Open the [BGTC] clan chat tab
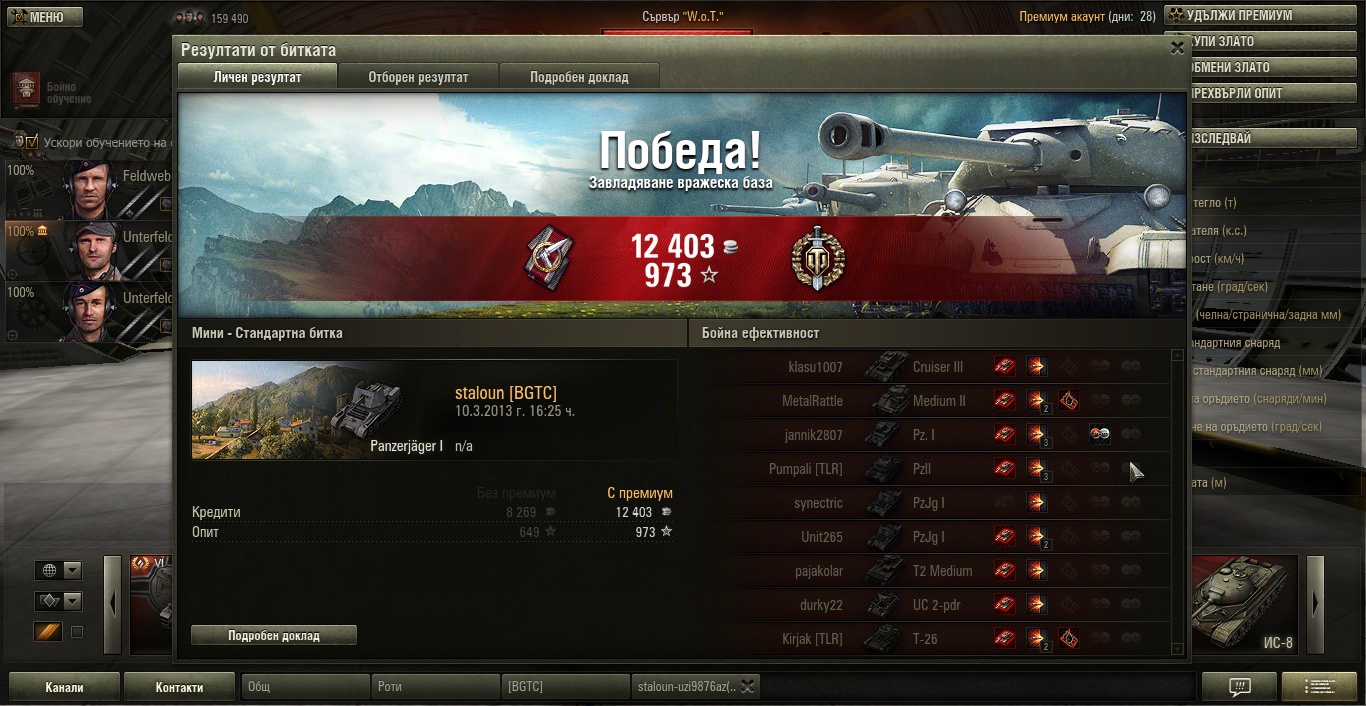The width and height of the screenshot is (1366, 706). [565, 687]
